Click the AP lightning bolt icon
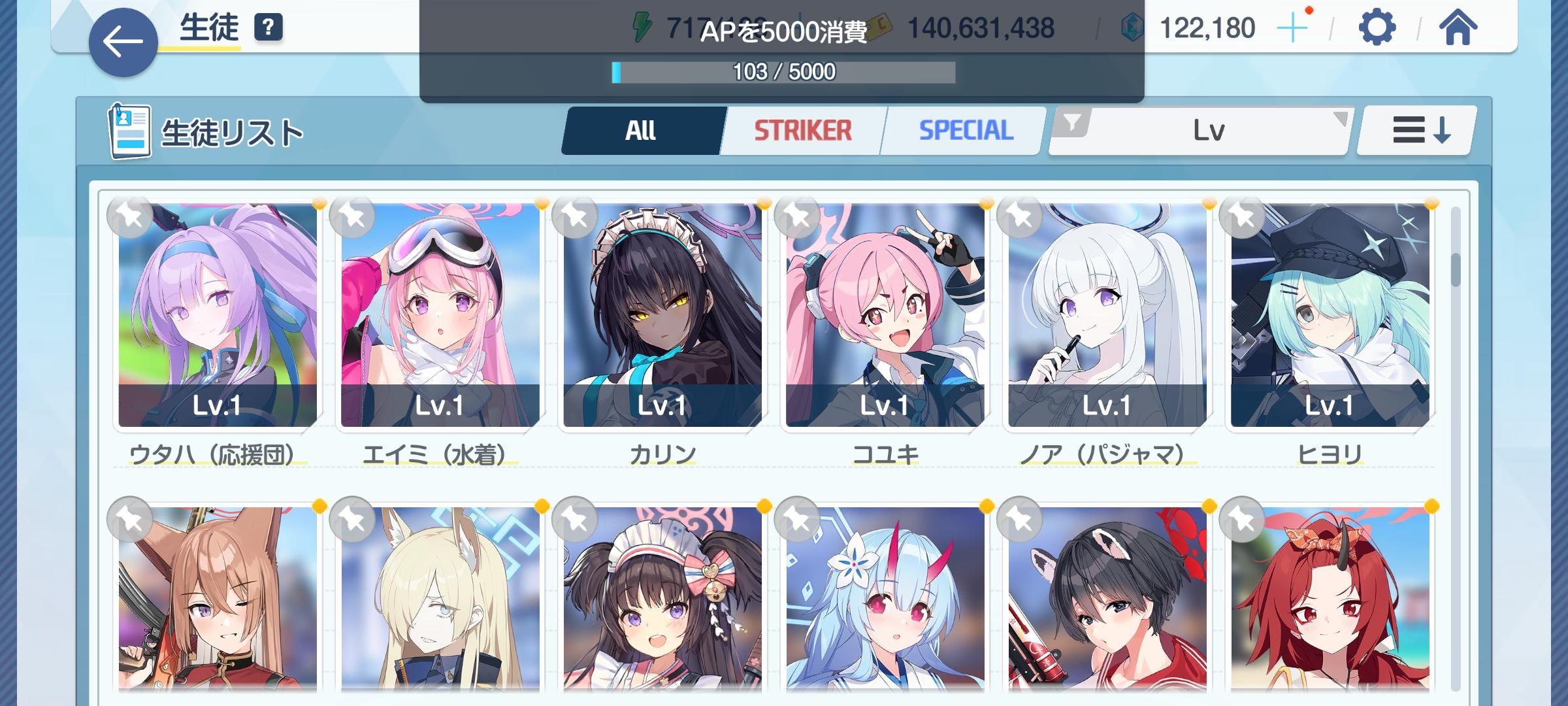The image size is (1568, 706). tap(642, 27)
